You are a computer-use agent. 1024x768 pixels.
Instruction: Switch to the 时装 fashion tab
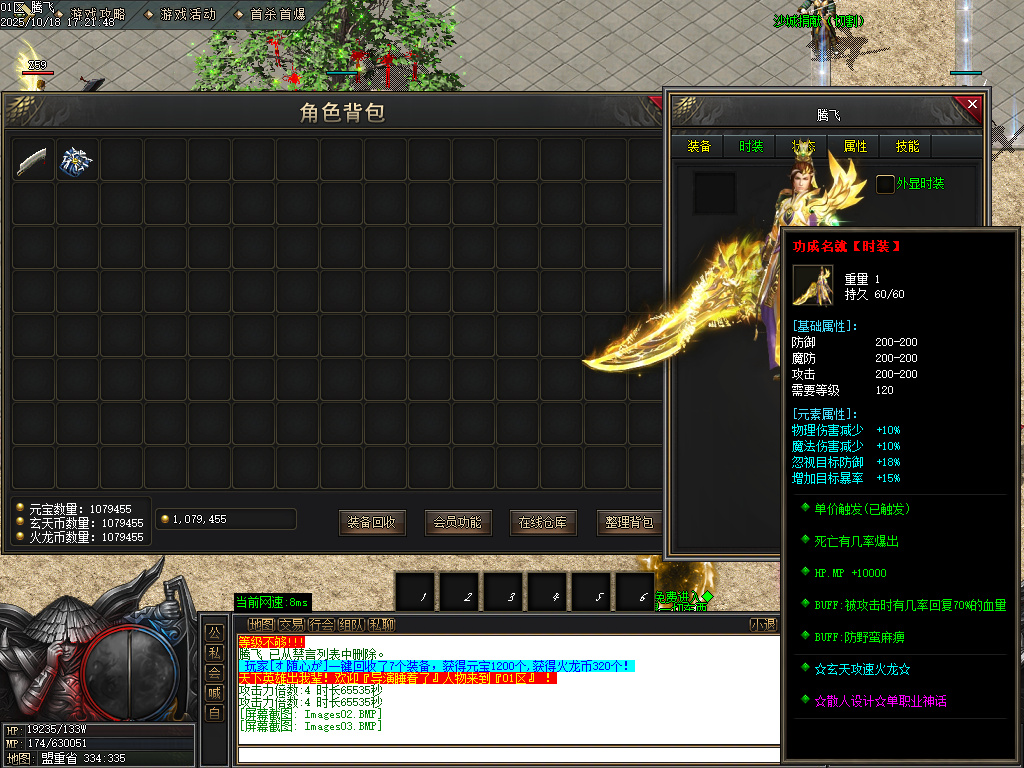pos(751,147)
